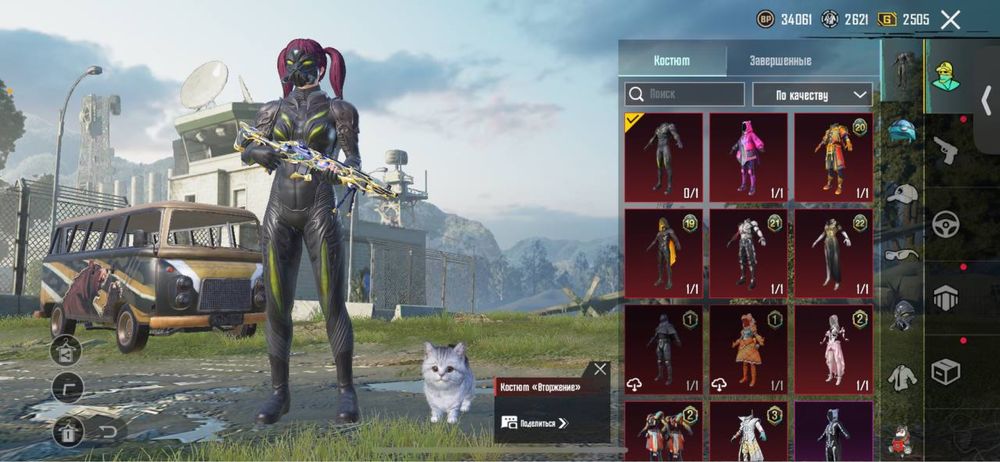
Task: Choose the black dress costume with badge 22
Action: [x=833, y=253]
